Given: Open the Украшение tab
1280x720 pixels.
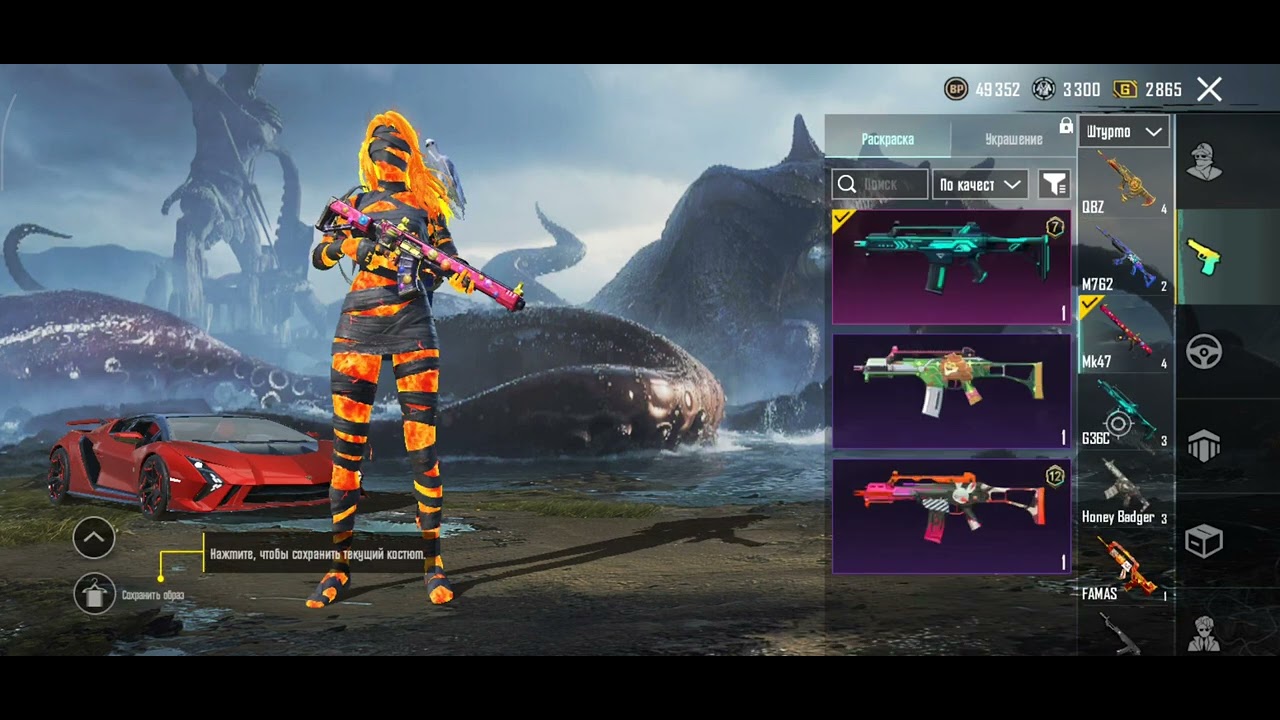Looking at the screenshot, I should (1013, 139).
